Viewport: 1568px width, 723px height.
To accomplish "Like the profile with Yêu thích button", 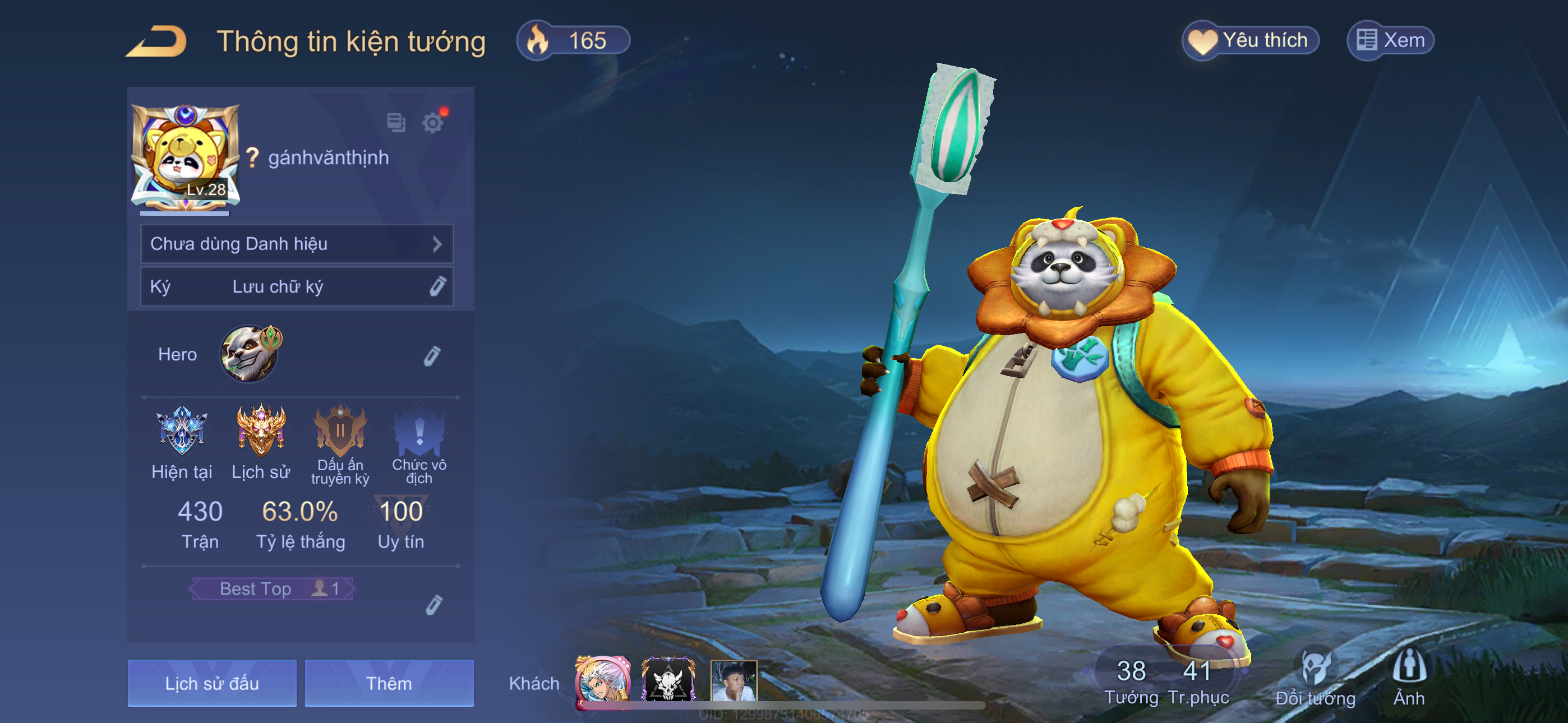I will point(1250,41).
